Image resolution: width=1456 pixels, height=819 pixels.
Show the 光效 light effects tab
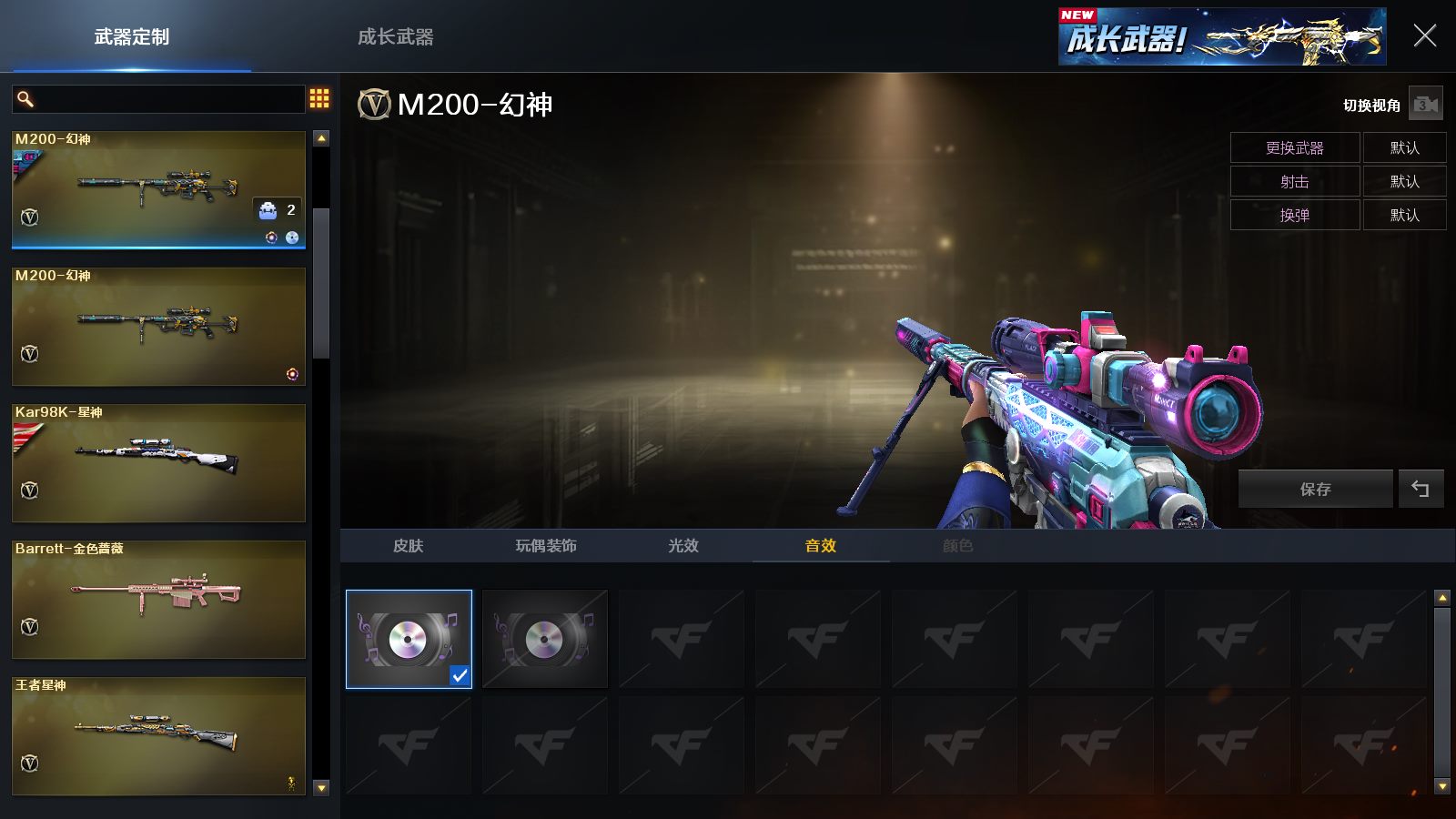[x=683, y=546]
